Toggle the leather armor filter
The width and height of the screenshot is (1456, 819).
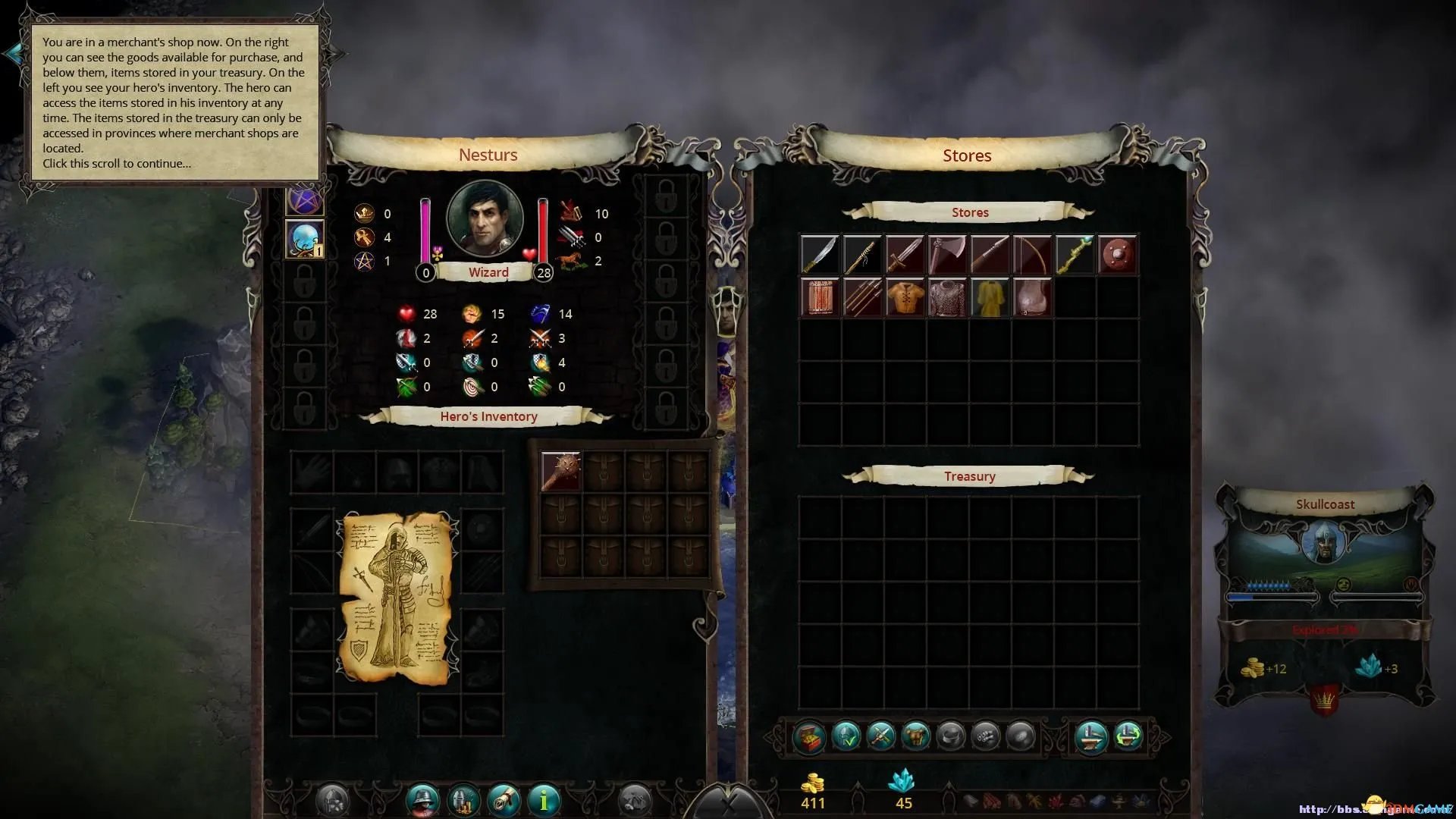point(915,736)
